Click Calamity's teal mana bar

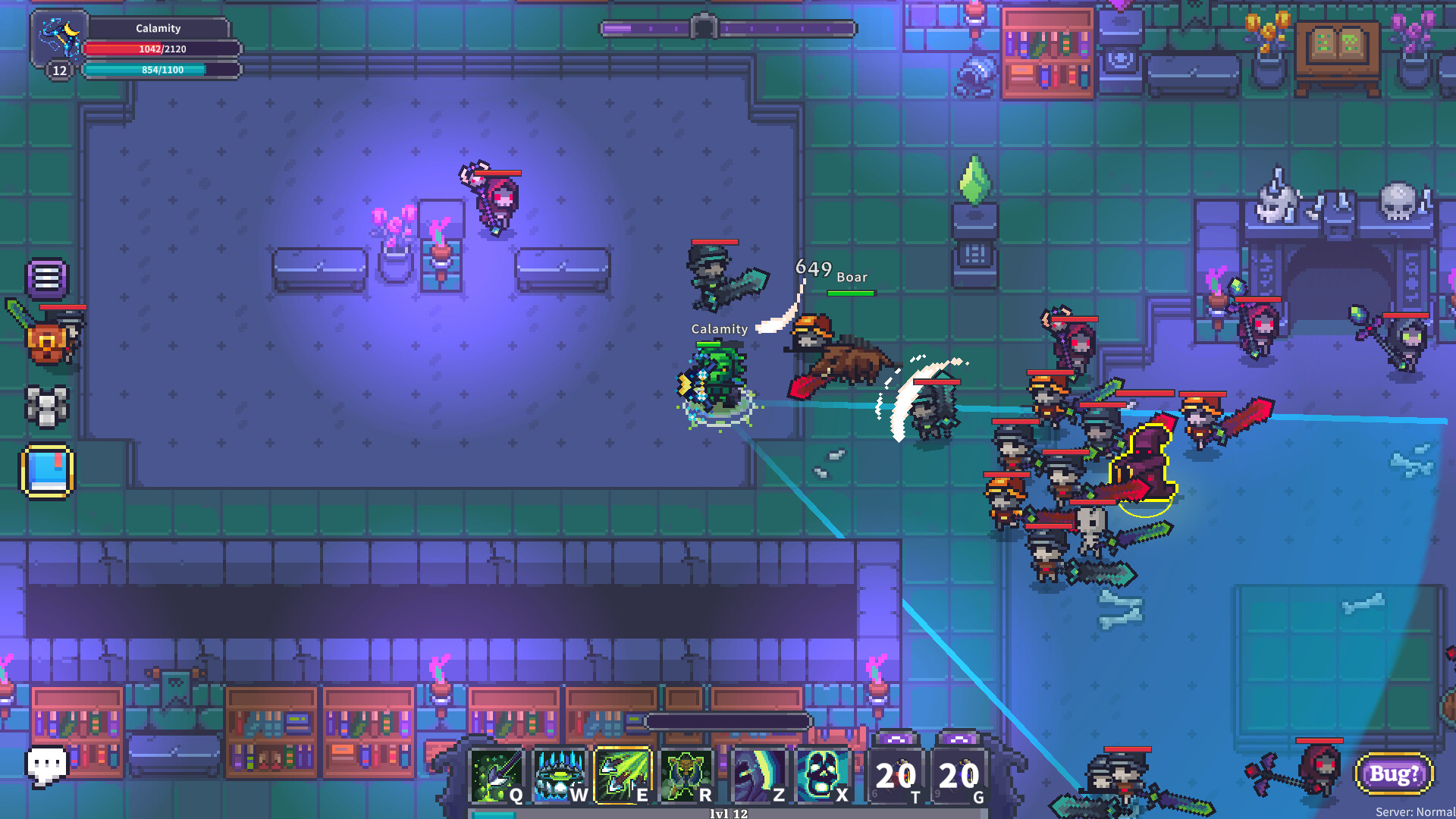coord(158,70)
